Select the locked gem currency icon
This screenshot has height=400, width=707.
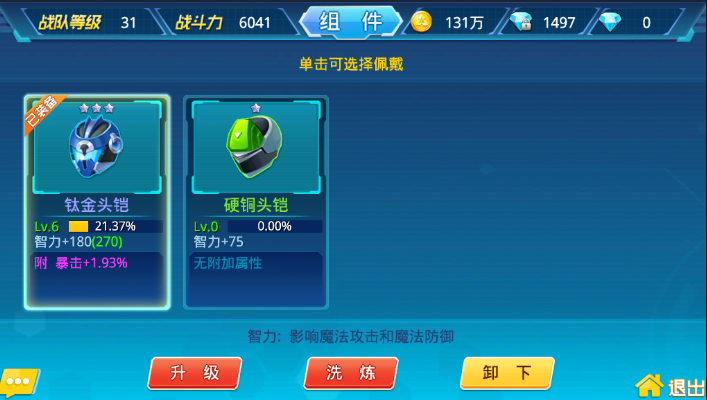click(x=520, y=22)
